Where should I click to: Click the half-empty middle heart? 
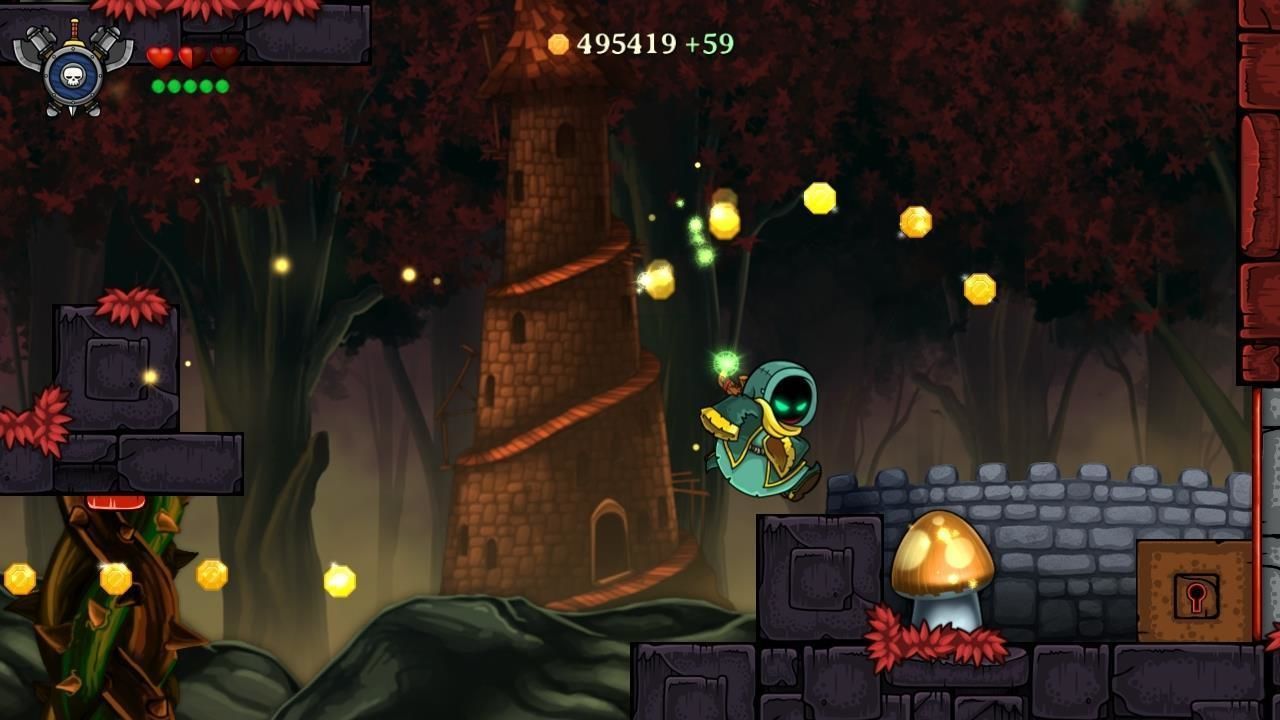[191, 56]
